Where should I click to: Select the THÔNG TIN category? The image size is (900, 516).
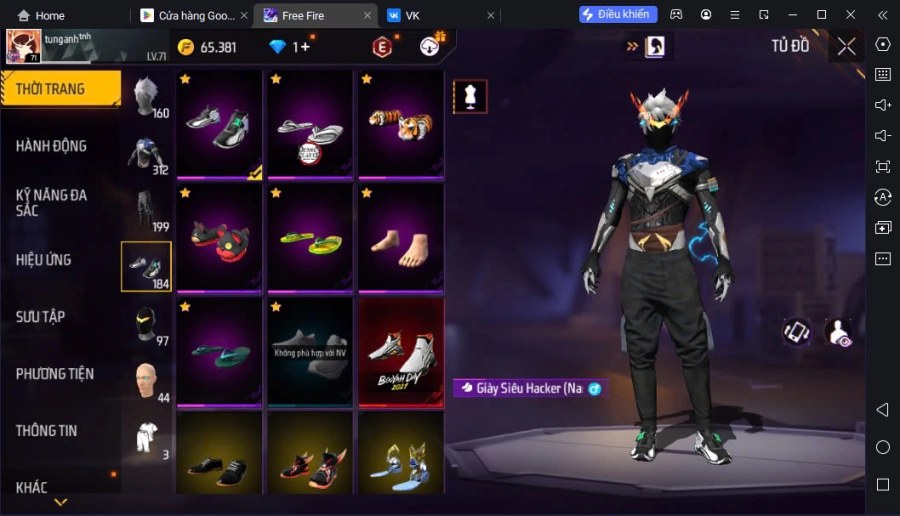[47, 431]
